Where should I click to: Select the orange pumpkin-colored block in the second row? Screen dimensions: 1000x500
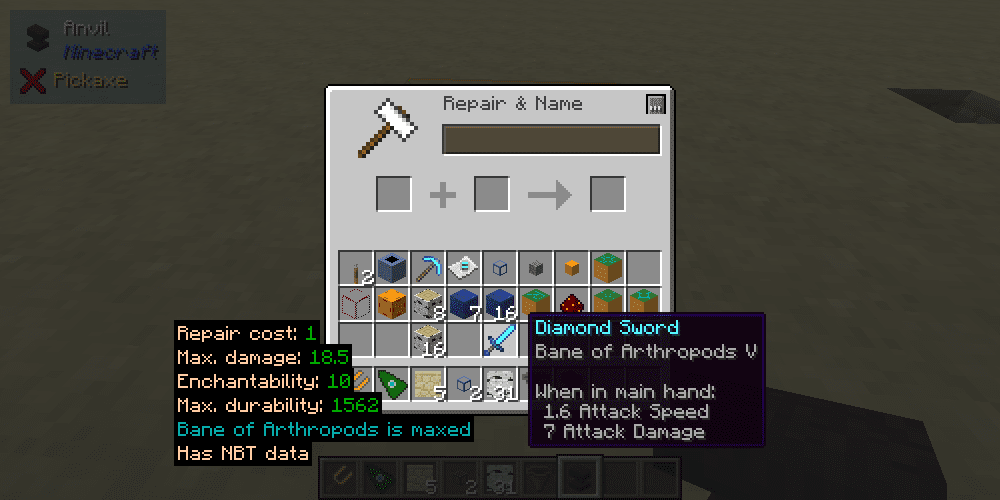(x=391, y=303)
